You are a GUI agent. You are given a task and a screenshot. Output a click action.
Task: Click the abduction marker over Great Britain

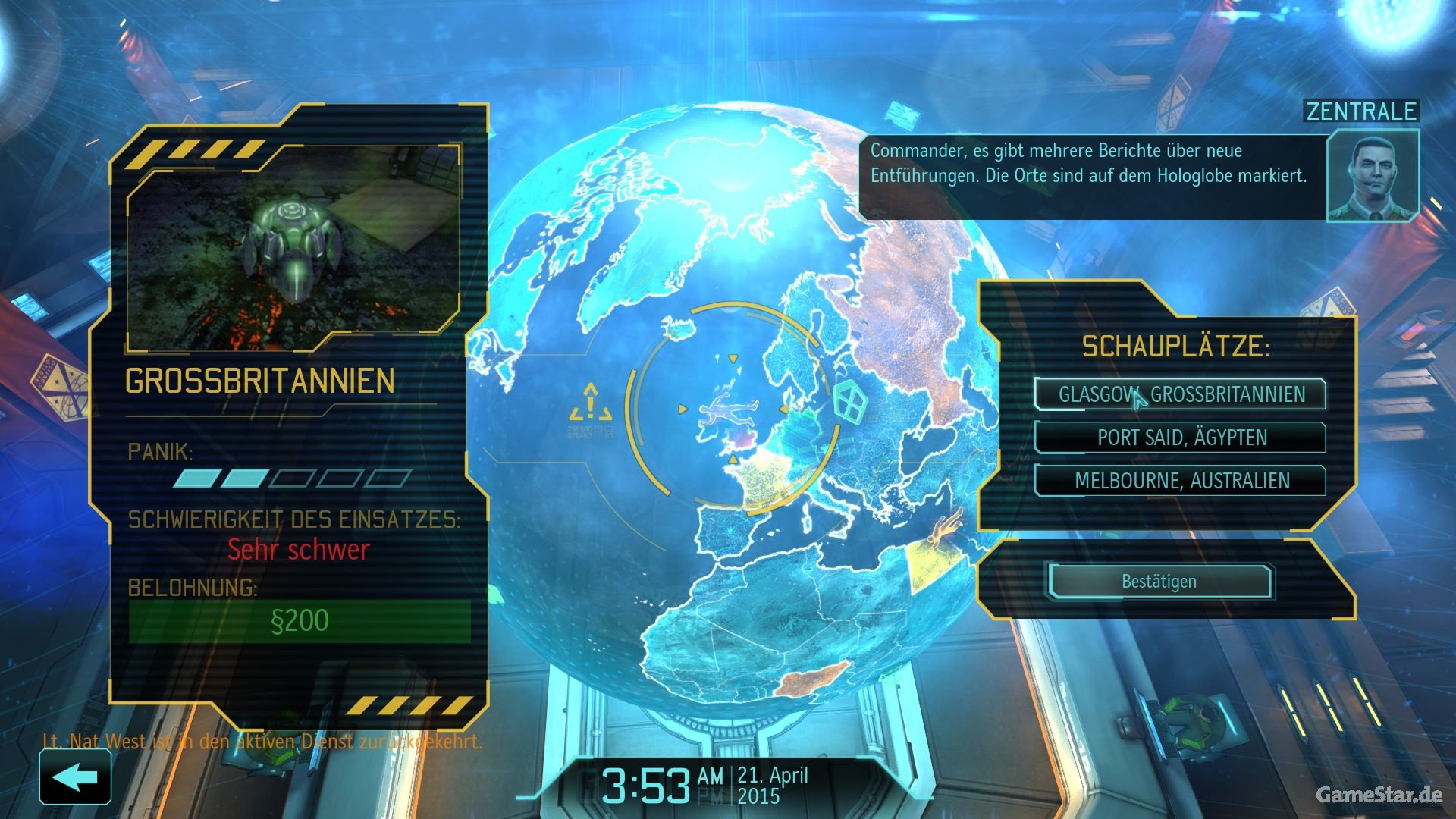[x=728, y=411]
